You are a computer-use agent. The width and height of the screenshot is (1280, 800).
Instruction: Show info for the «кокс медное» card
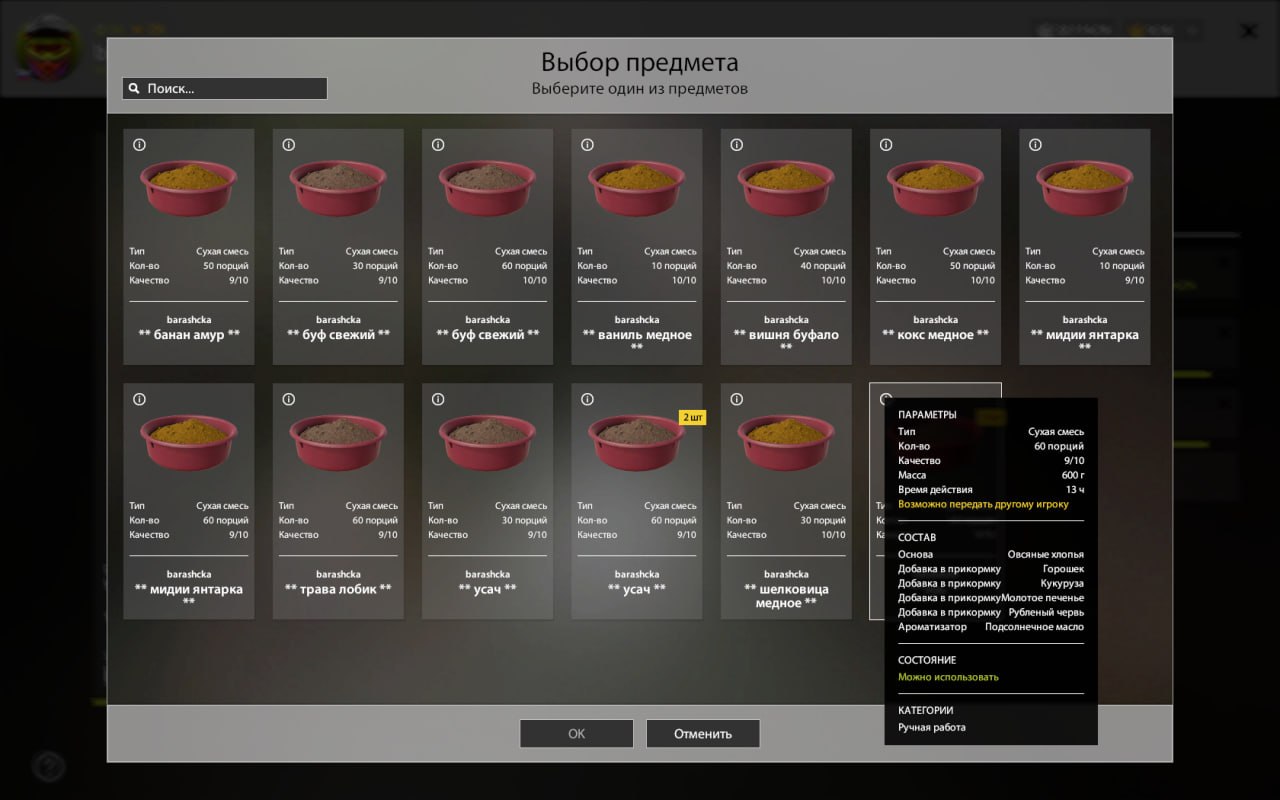886,145
